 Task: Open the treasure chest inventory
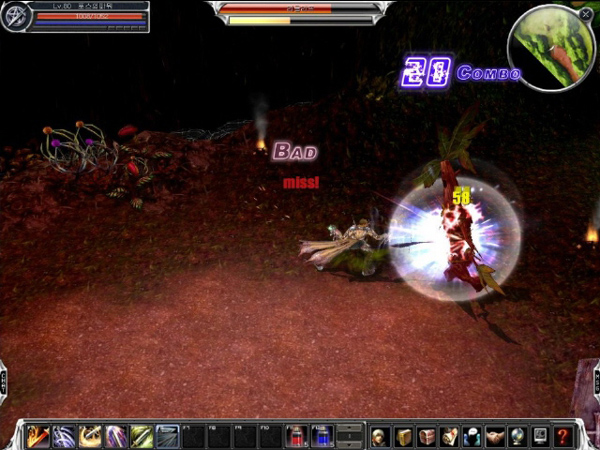[x=426, y=436]
